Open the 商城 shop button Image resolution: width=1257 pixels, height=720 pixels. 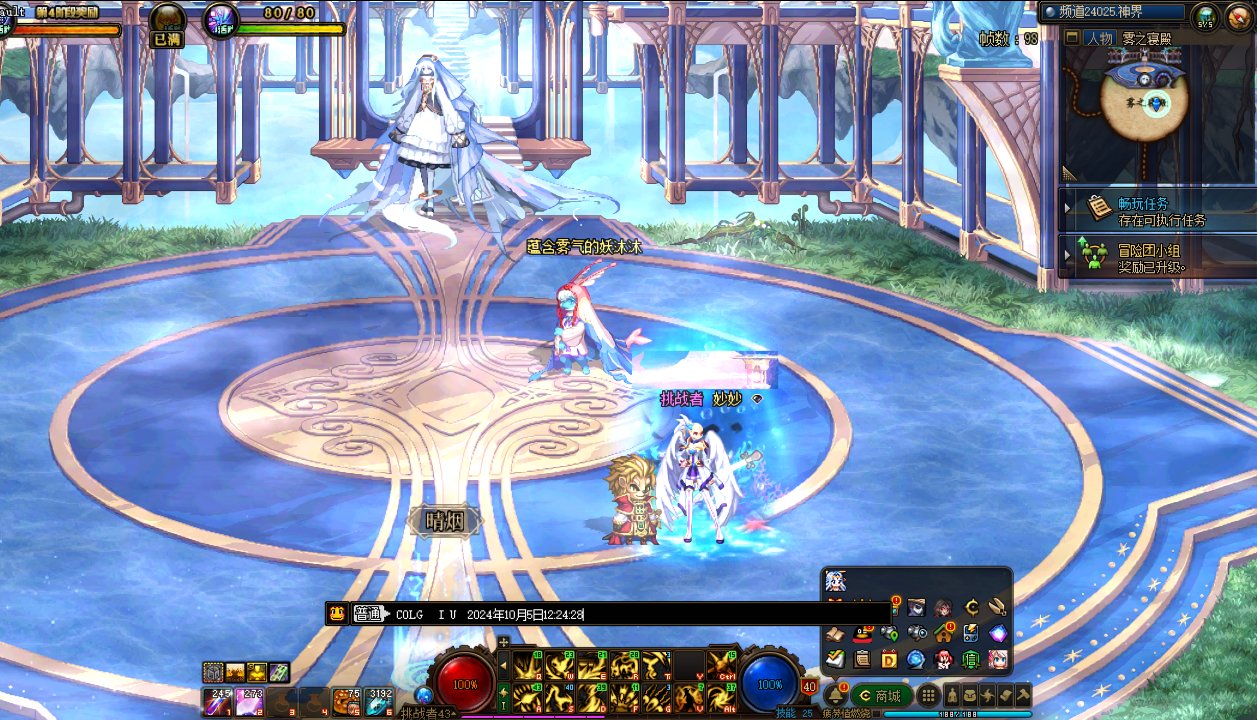click(x=882, y=696)
